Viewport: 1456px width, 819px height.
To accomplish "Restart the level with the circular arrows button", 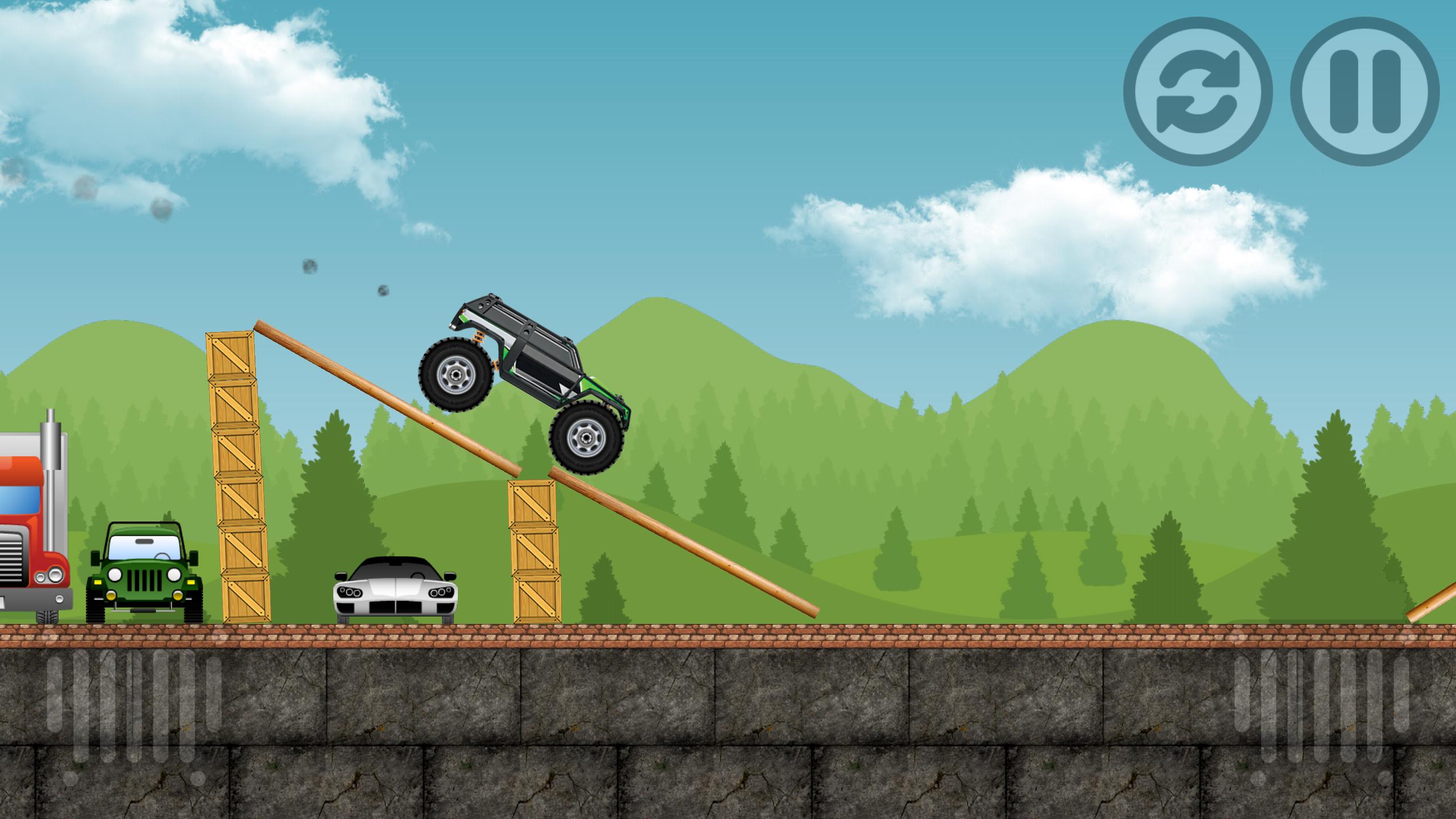I will click(1198, 92).
